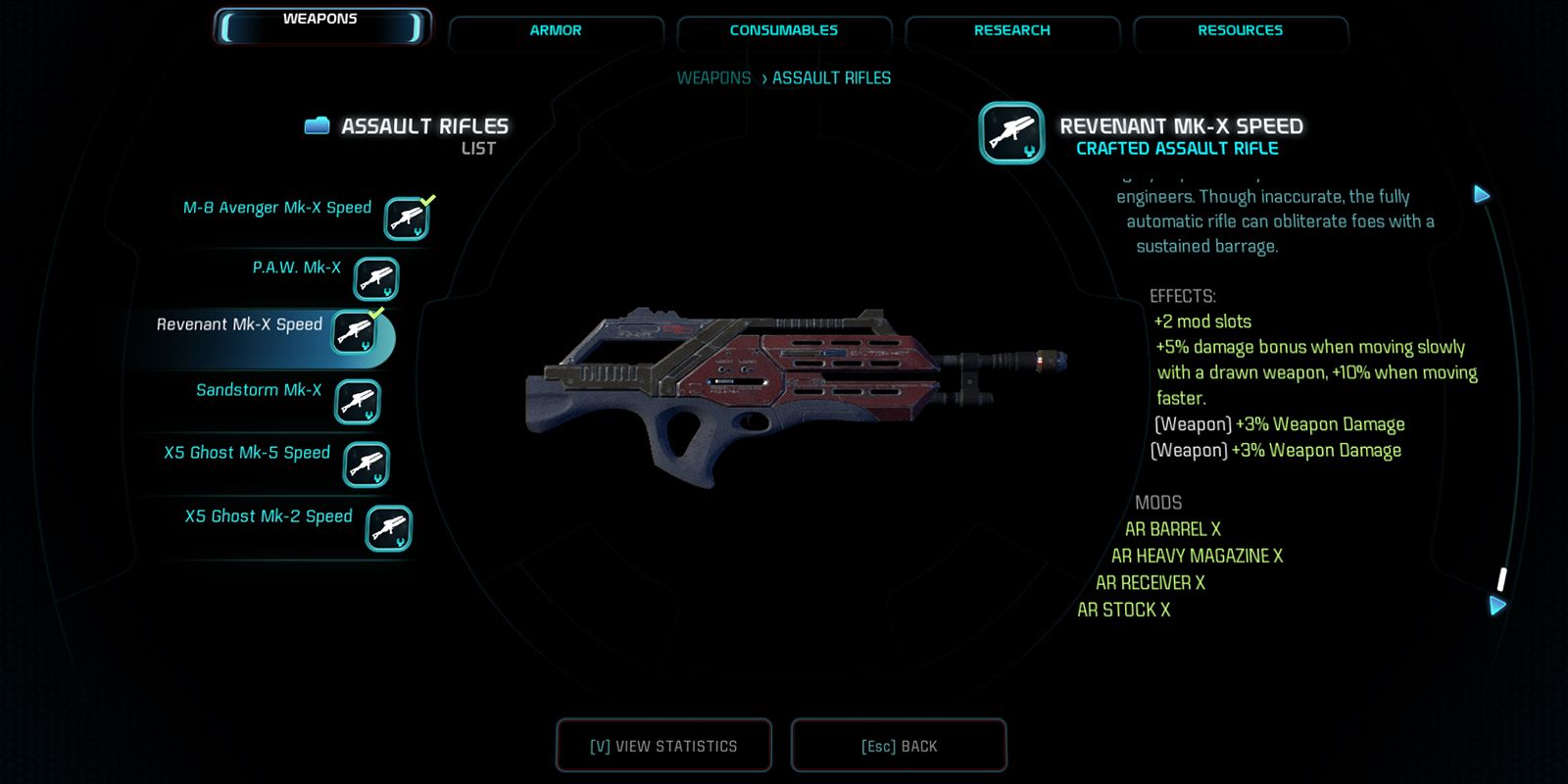Click the Revenant rifle portrait icon
This screenshot has height=784, width=1568.
click(x=1011, y=133)
